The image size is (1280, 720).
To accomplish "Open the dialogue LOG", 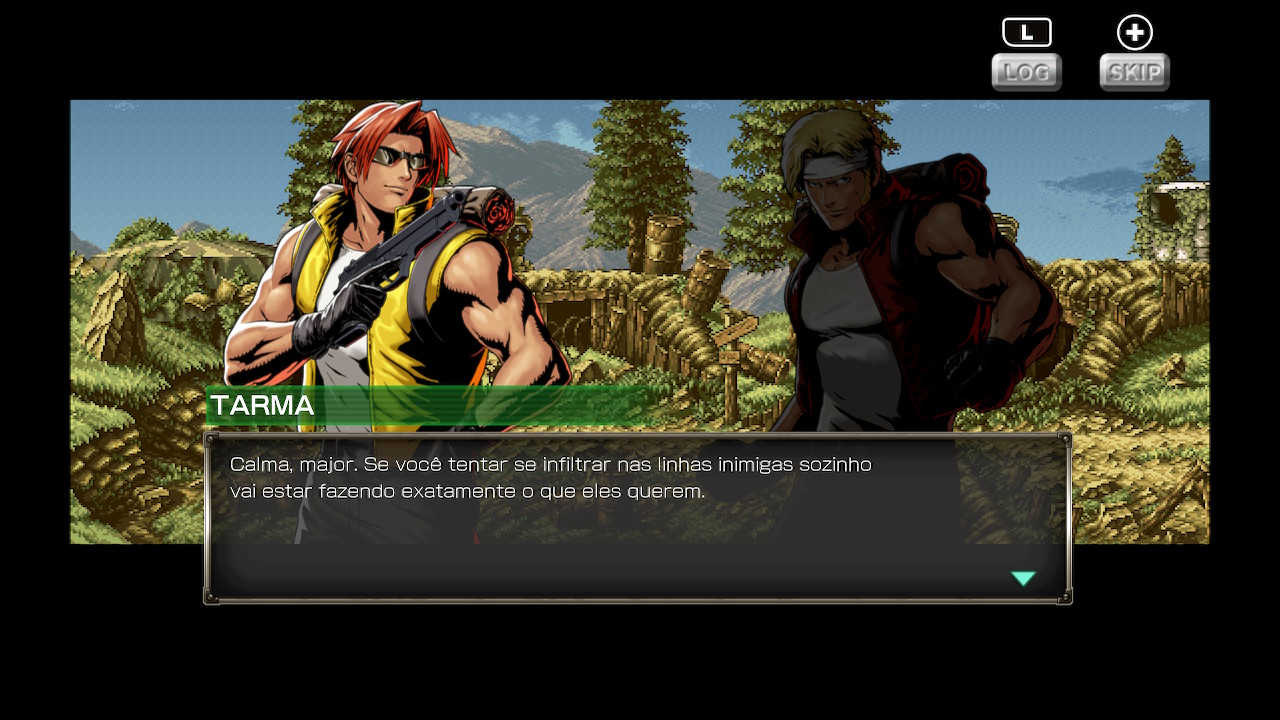I will click(1026, 72).
